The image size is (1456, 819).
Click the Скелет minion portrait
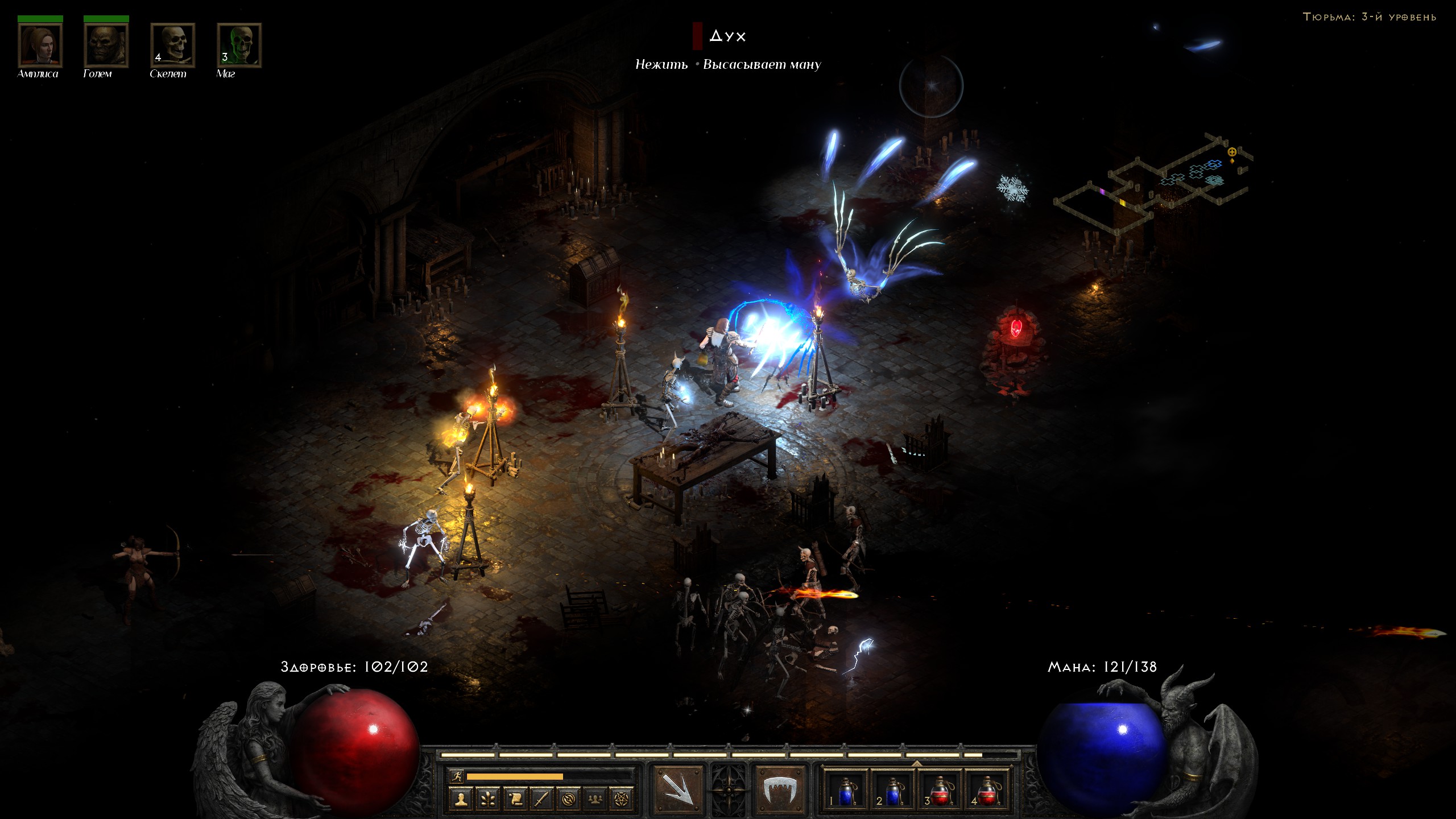(x=173, y=45)
